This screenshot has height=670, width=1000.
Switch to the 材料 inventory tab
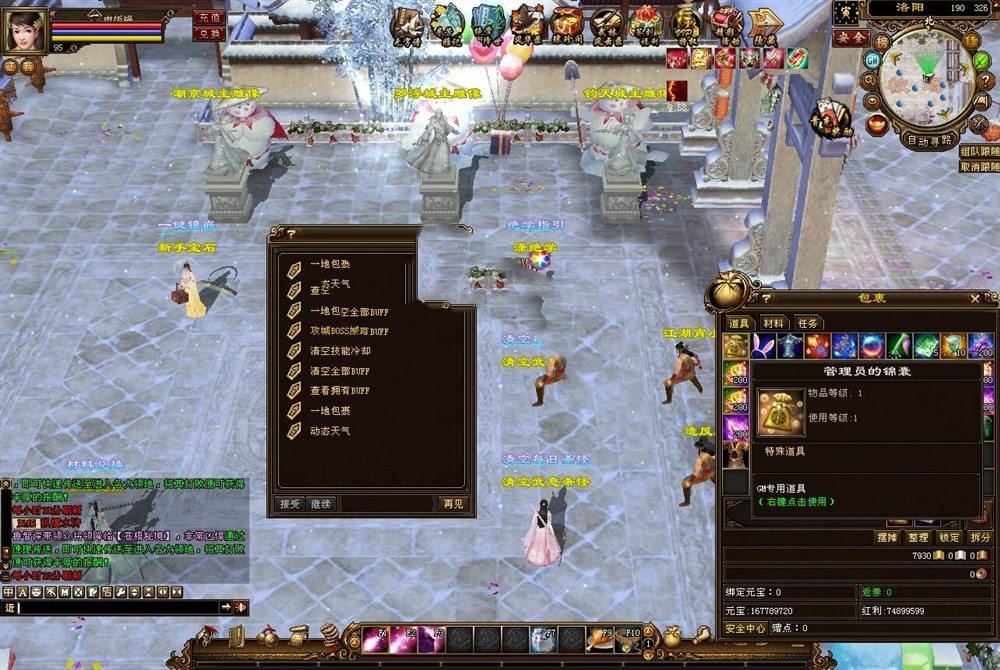773,323
